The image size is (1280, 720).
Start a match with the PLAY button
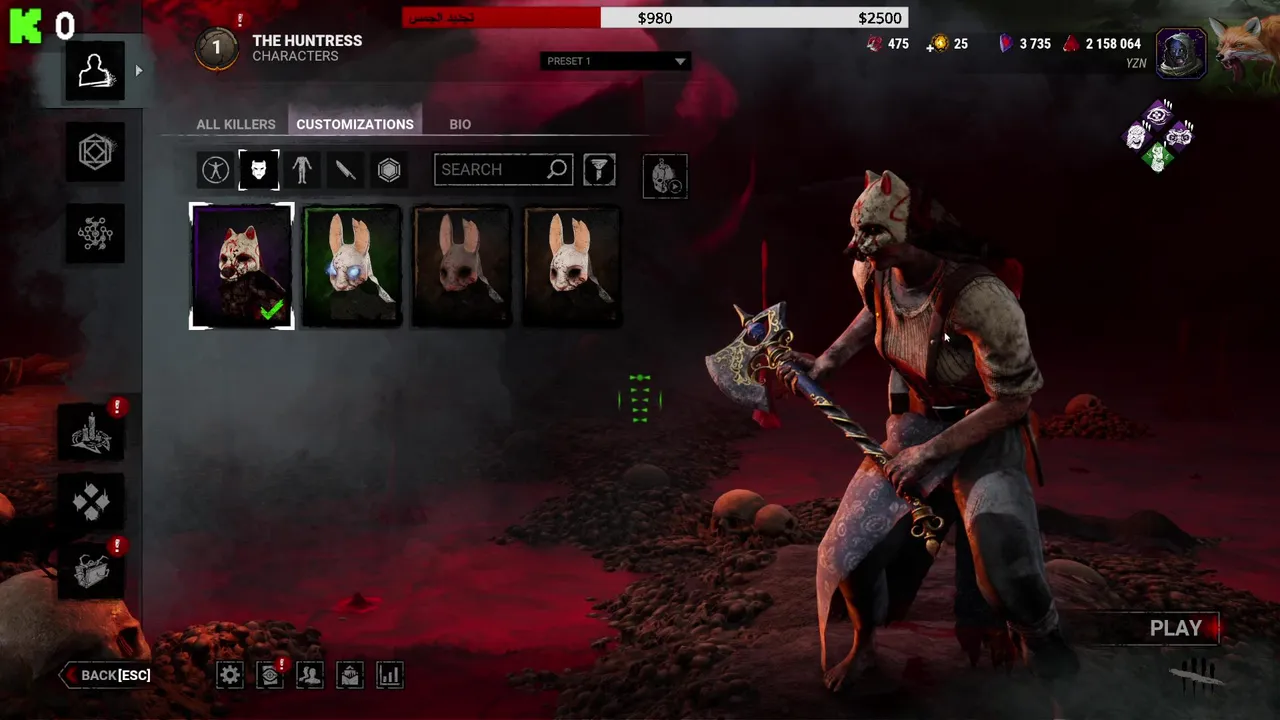1176,628
